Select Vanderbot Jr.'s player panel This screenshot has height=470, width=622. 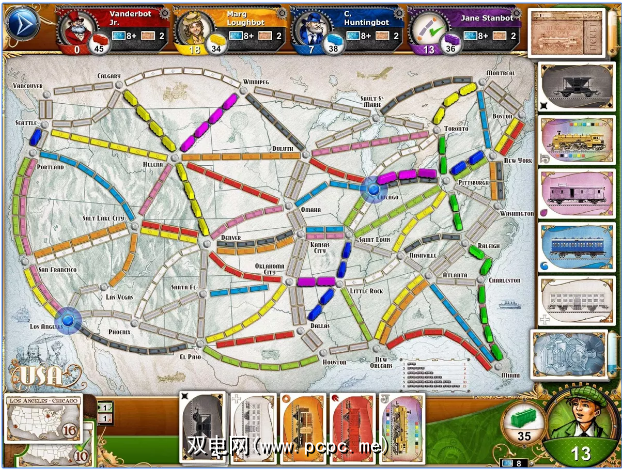click(x=111, y=30)
